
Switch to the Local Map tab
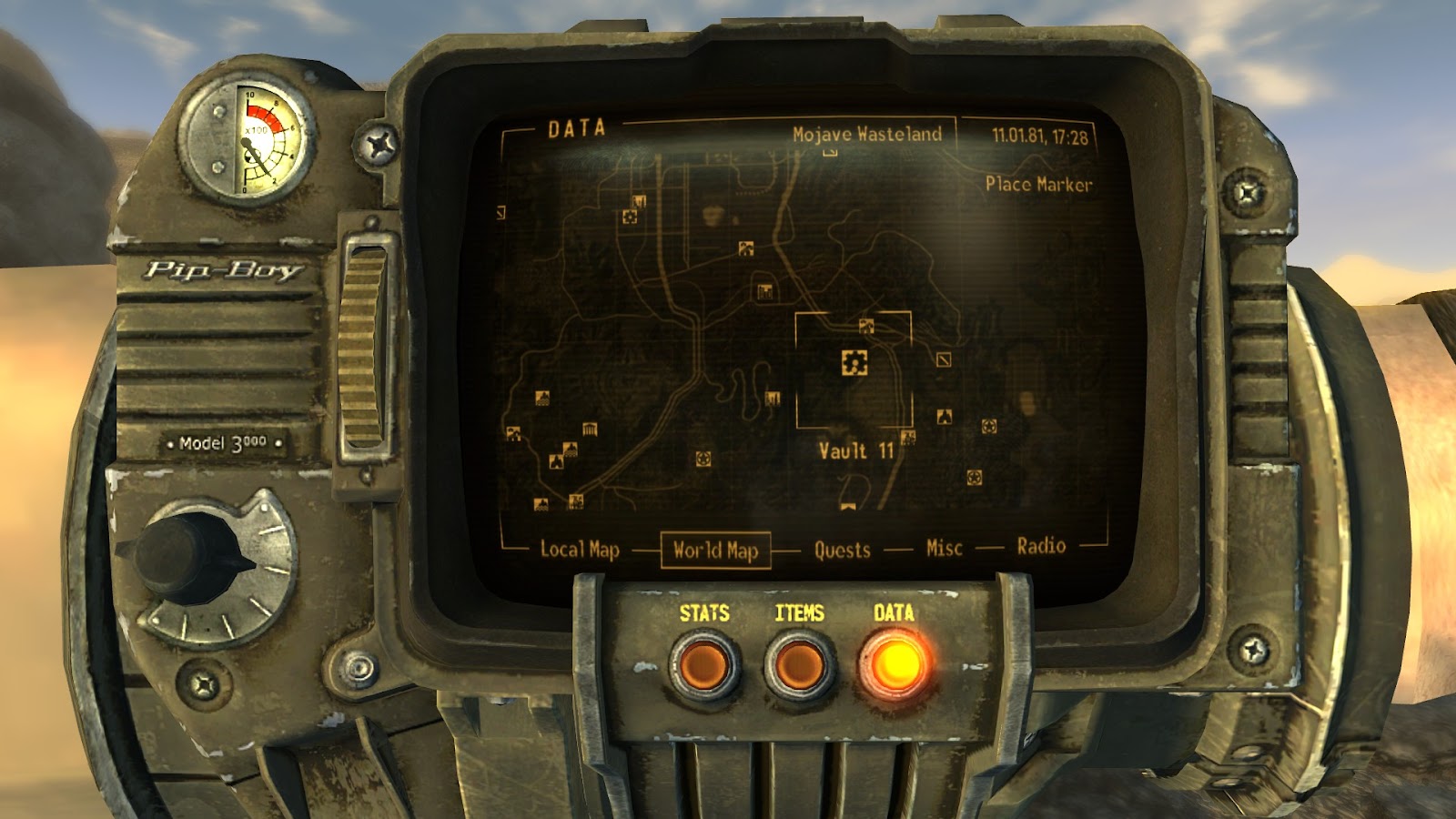point(581,549)
